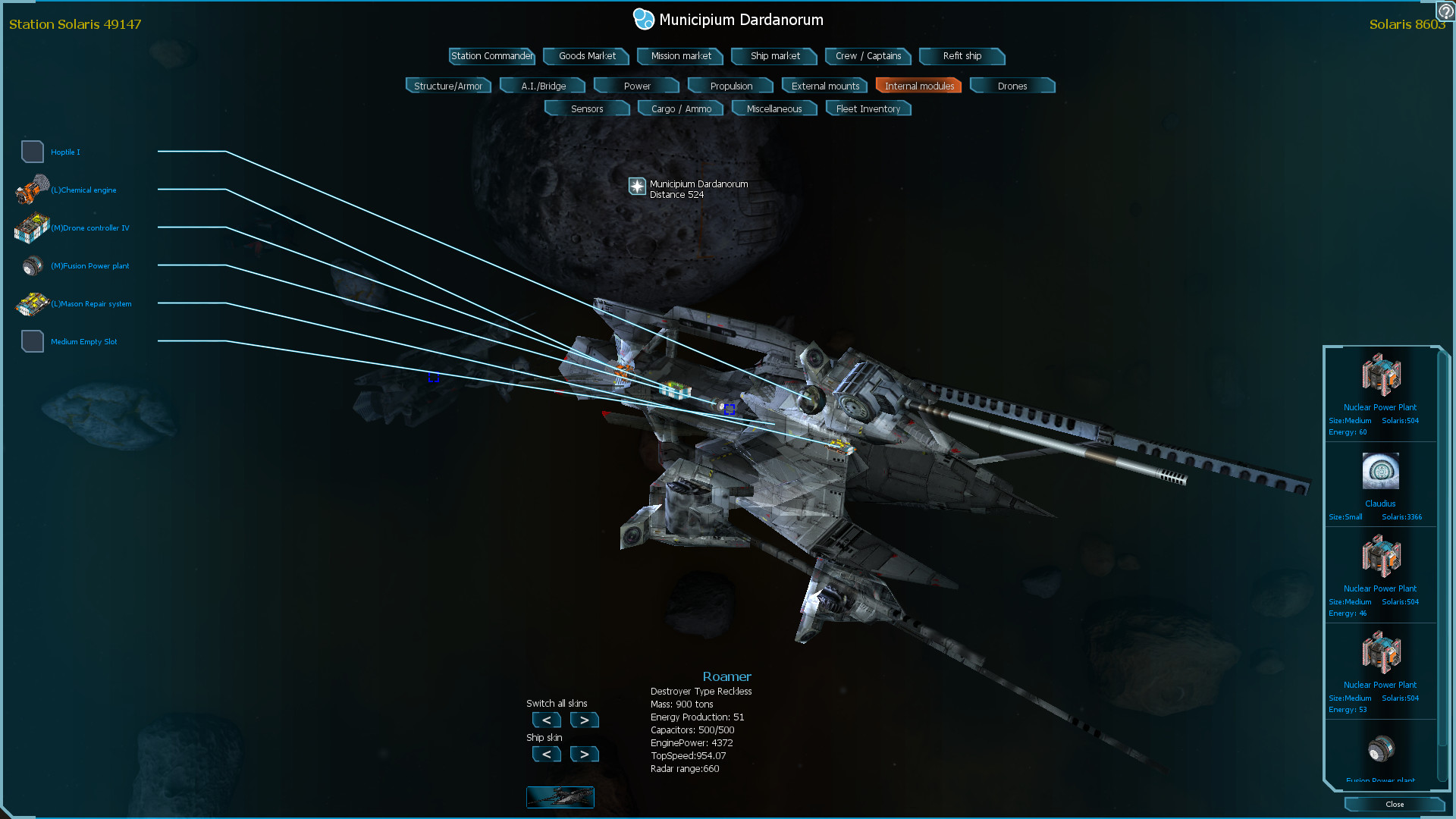Click the (L)Chemical engine module icon
The width and height of the screenshot is (1456, 819).
(31, 190)
